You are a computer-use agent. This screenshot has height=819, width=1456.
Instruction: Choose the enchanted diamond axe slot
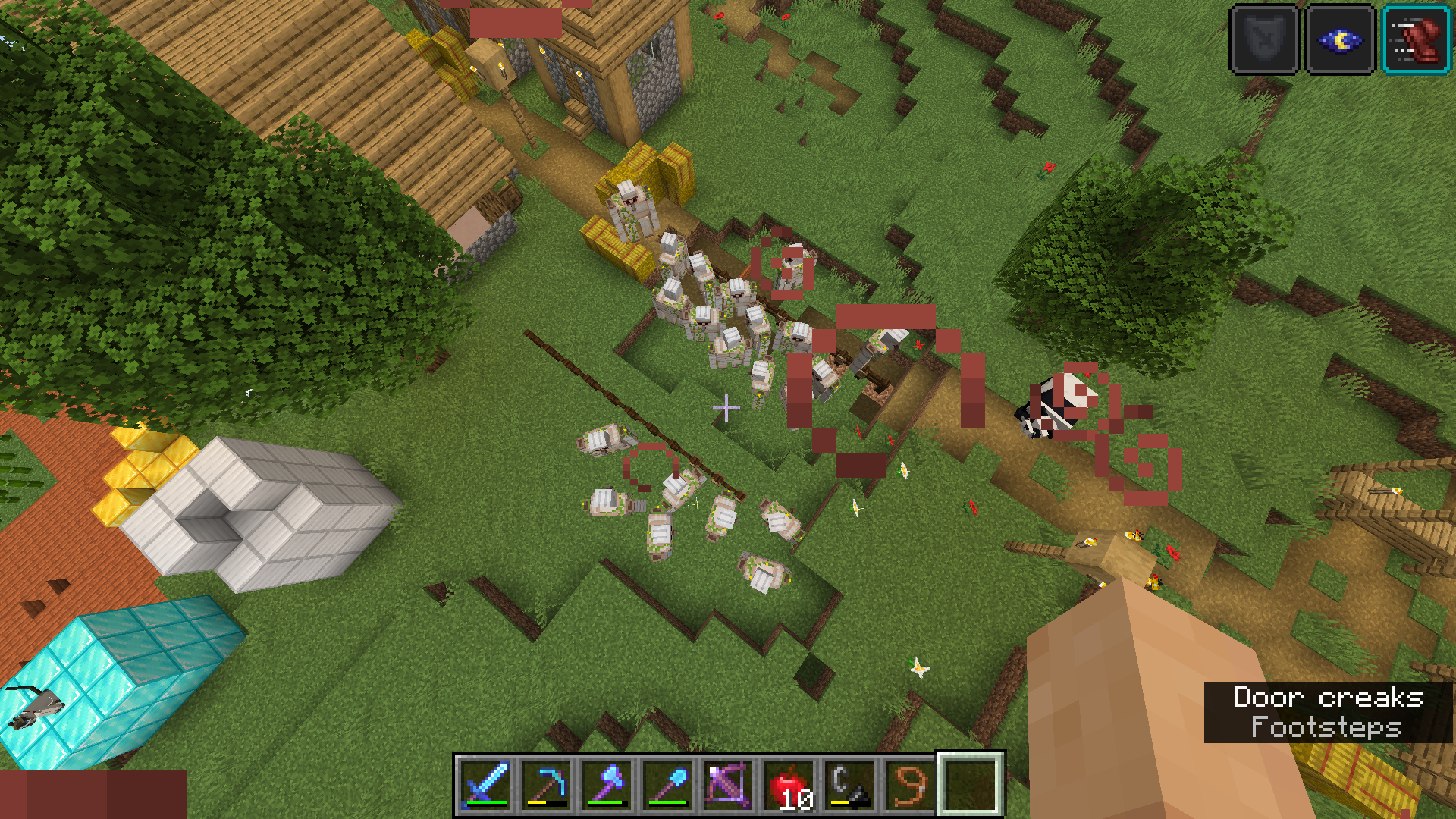[x=607, y=785]
